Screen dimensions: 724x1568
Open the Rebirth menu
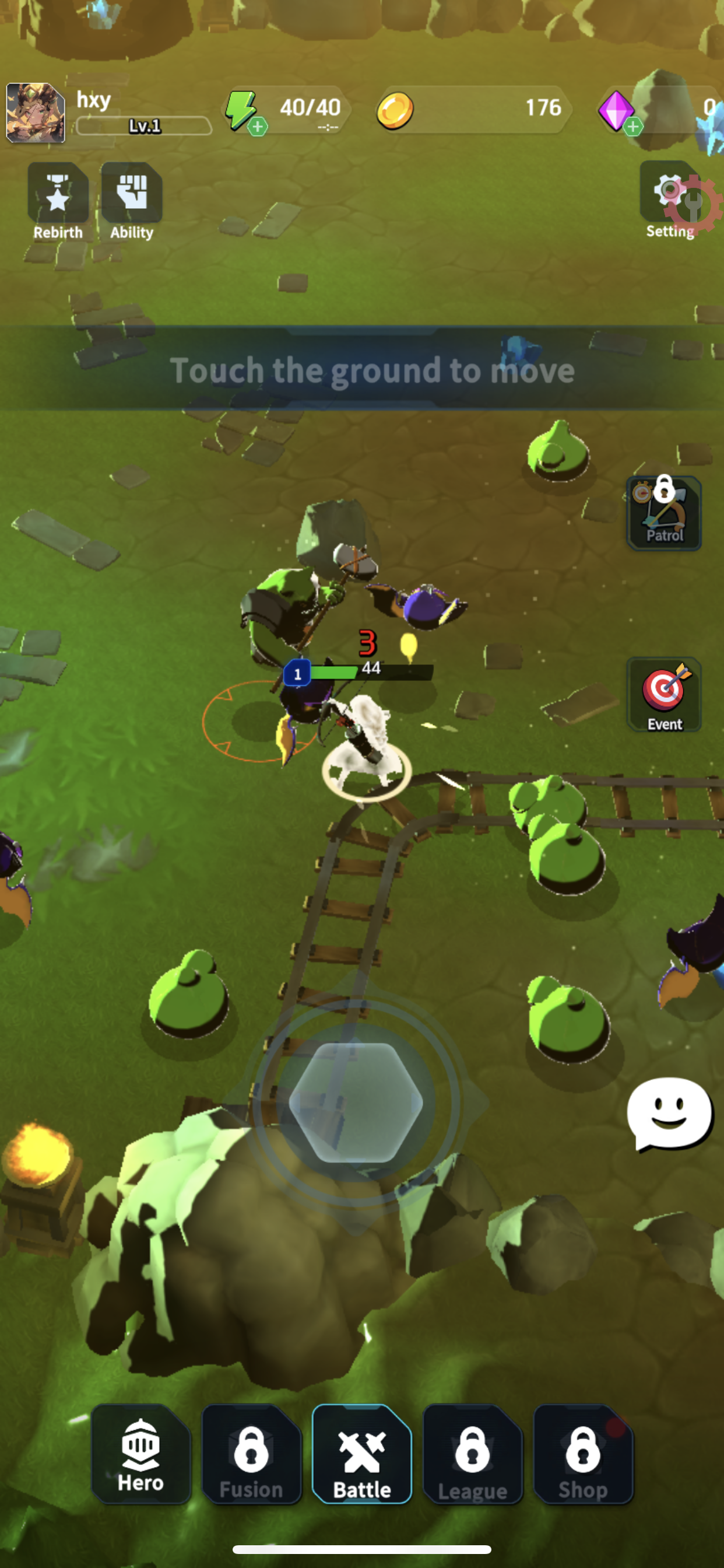(58, 201)
